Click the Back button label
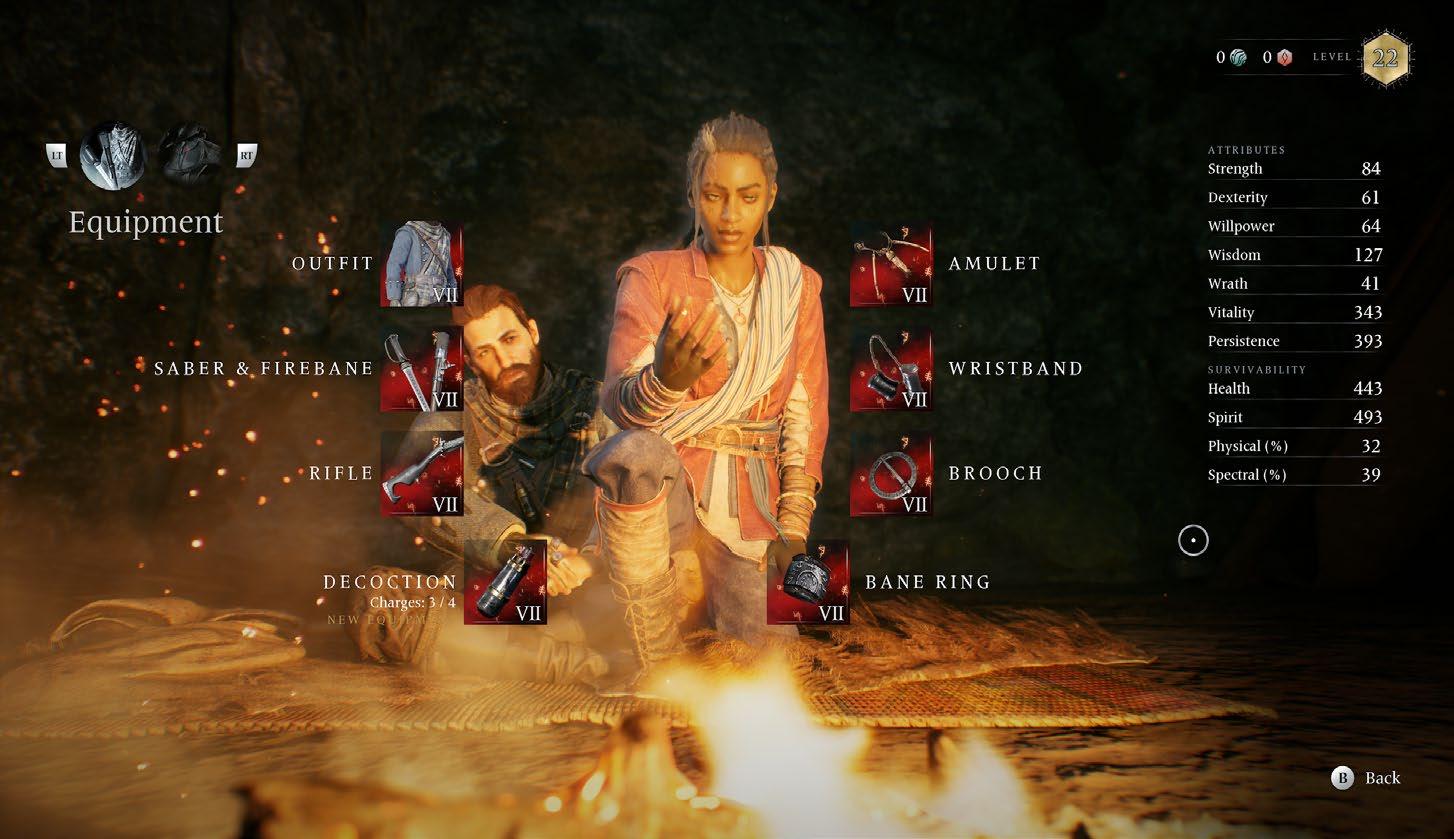The image size is (1454, 839). click(1382, 778)
